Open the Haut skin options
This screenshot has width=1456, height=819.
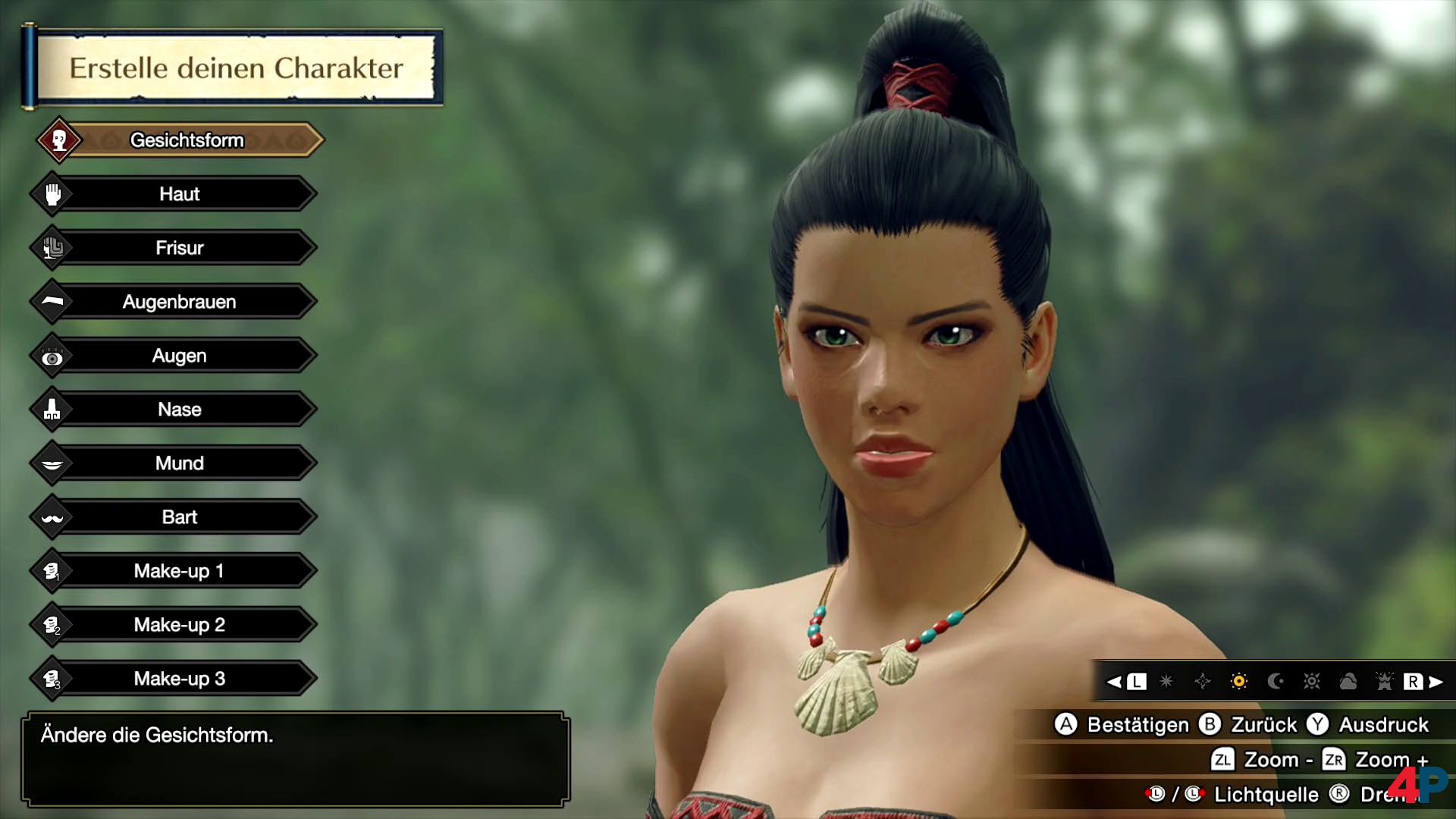tap(179, 194)
